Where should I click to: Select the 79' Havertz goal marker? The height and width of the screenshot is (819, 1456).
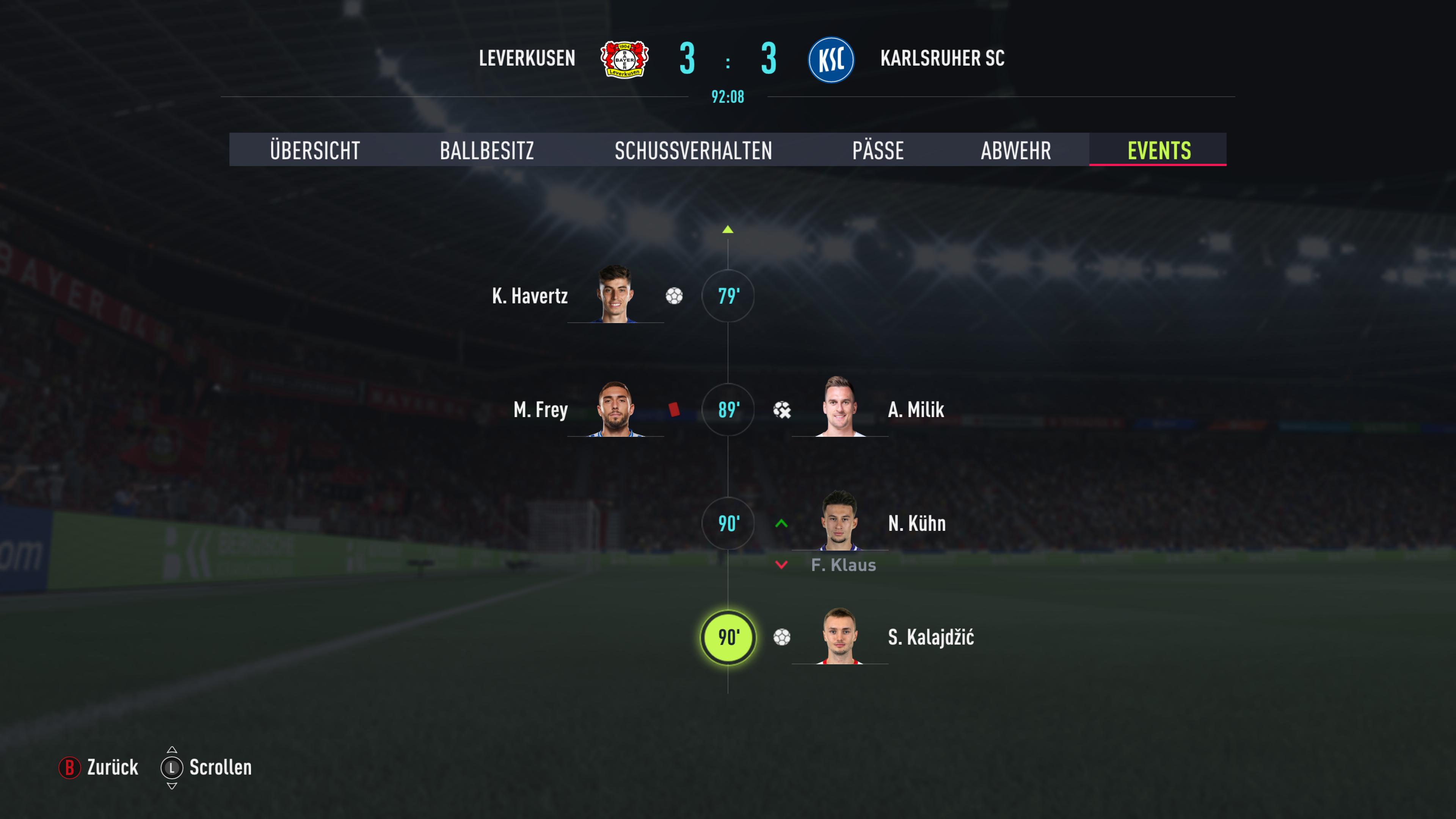728,296
